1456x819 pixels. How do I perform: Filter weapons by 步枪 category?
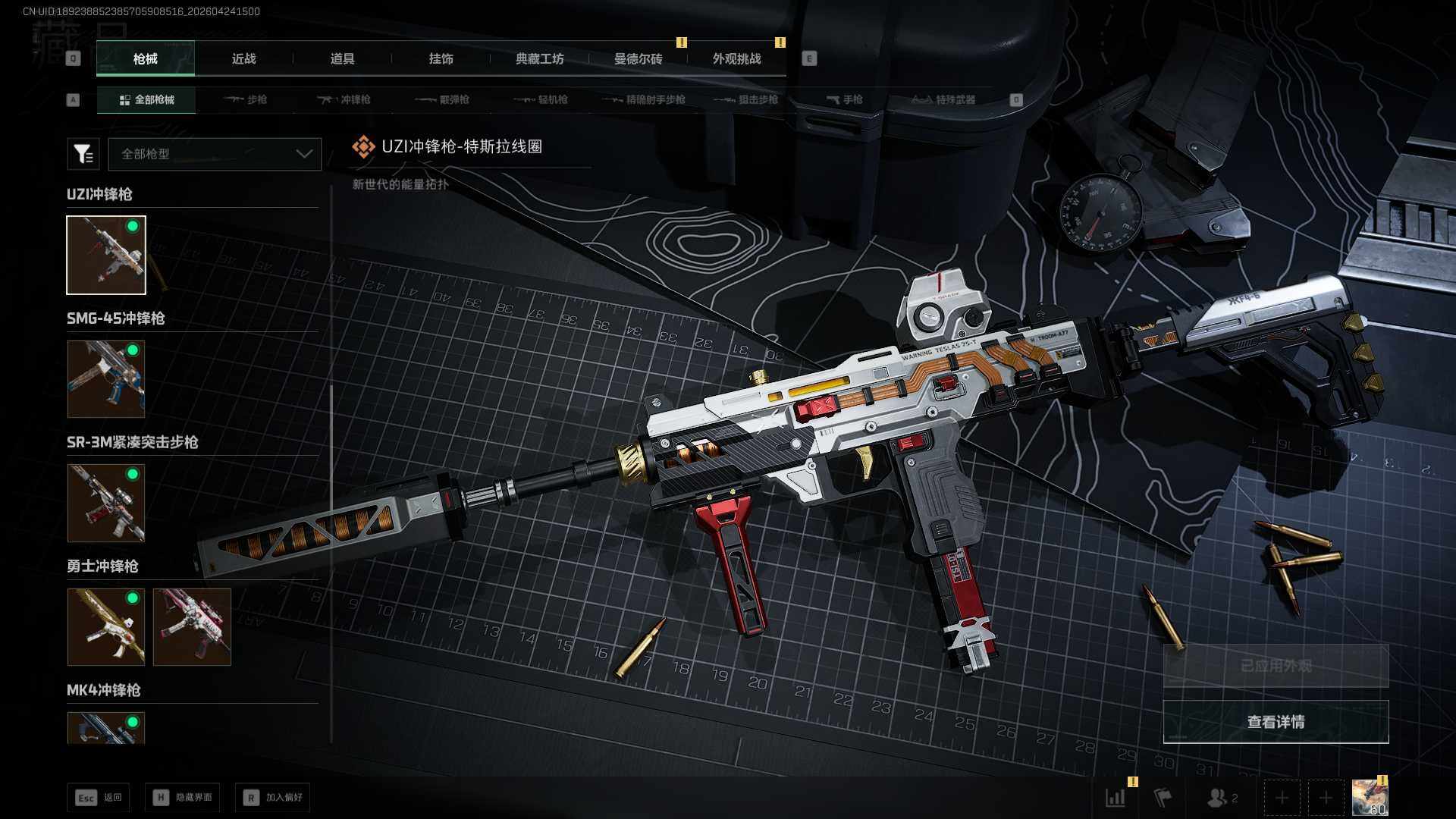246,100
